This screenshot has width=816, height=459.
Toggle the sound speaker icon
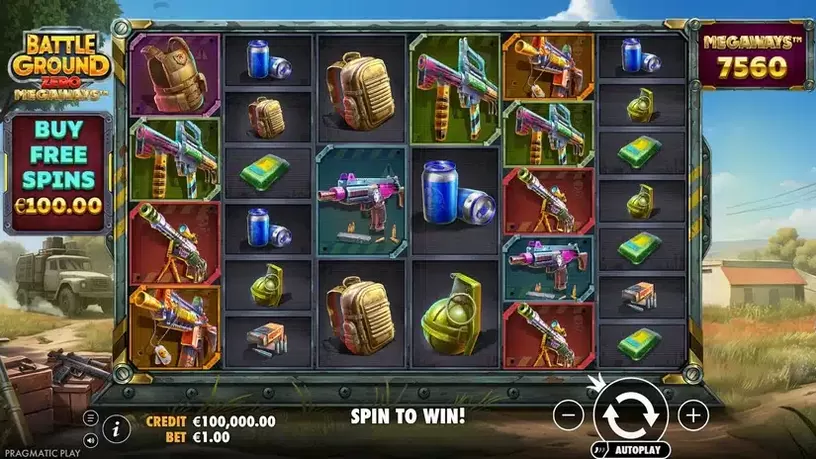click(x=91, y=438)
